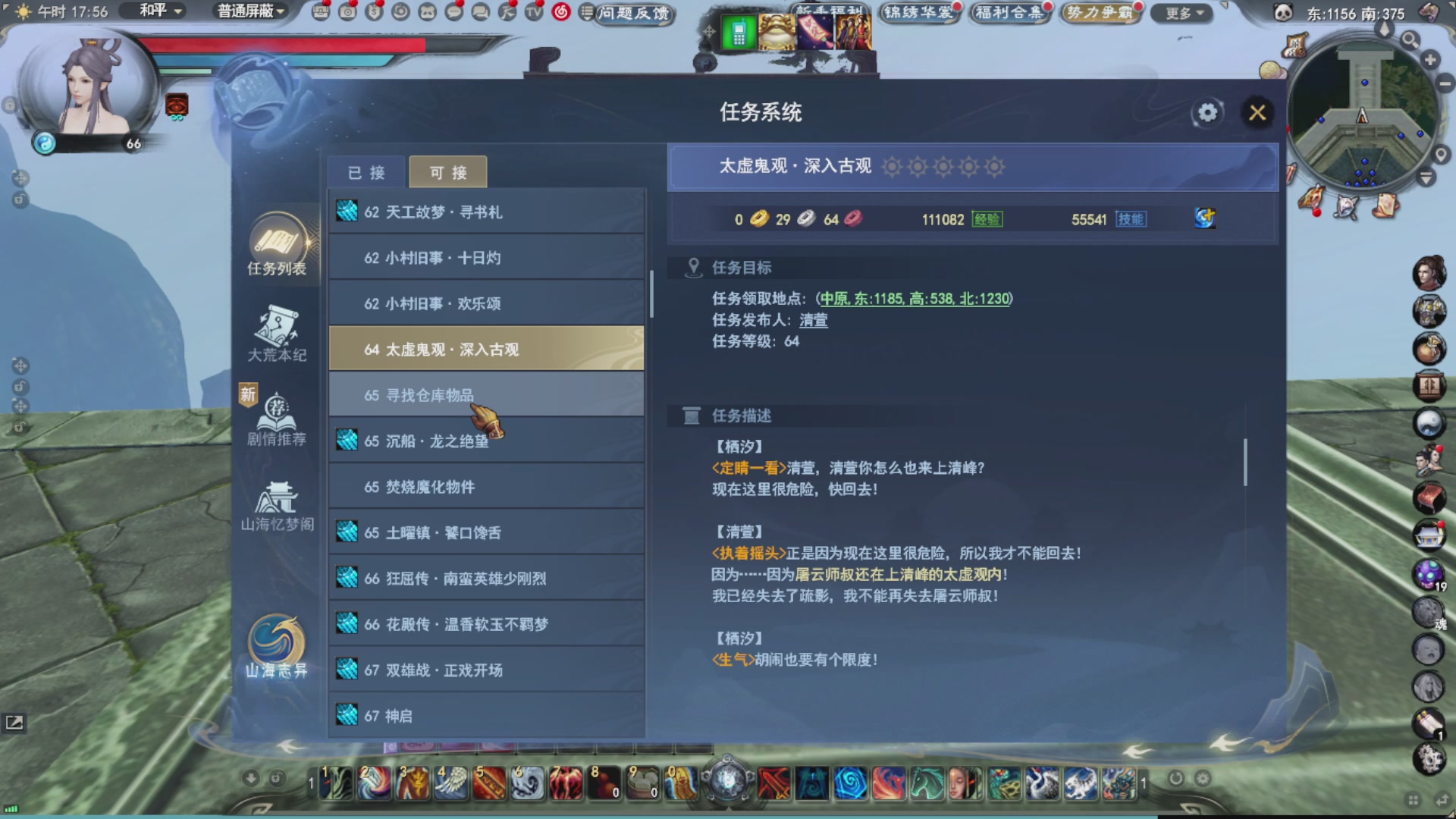Open the screenshot camera tool in the top bar
Viewport: 1456px width, 819px height.
(347, 11)
